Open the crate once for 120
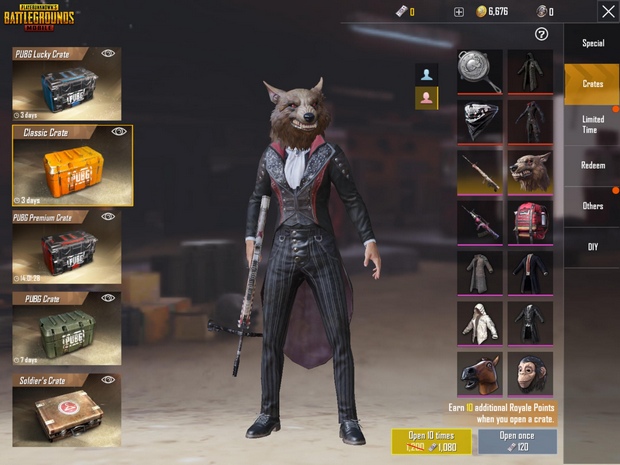Screen dimensions: 620x465 click(x=517, y=441)
